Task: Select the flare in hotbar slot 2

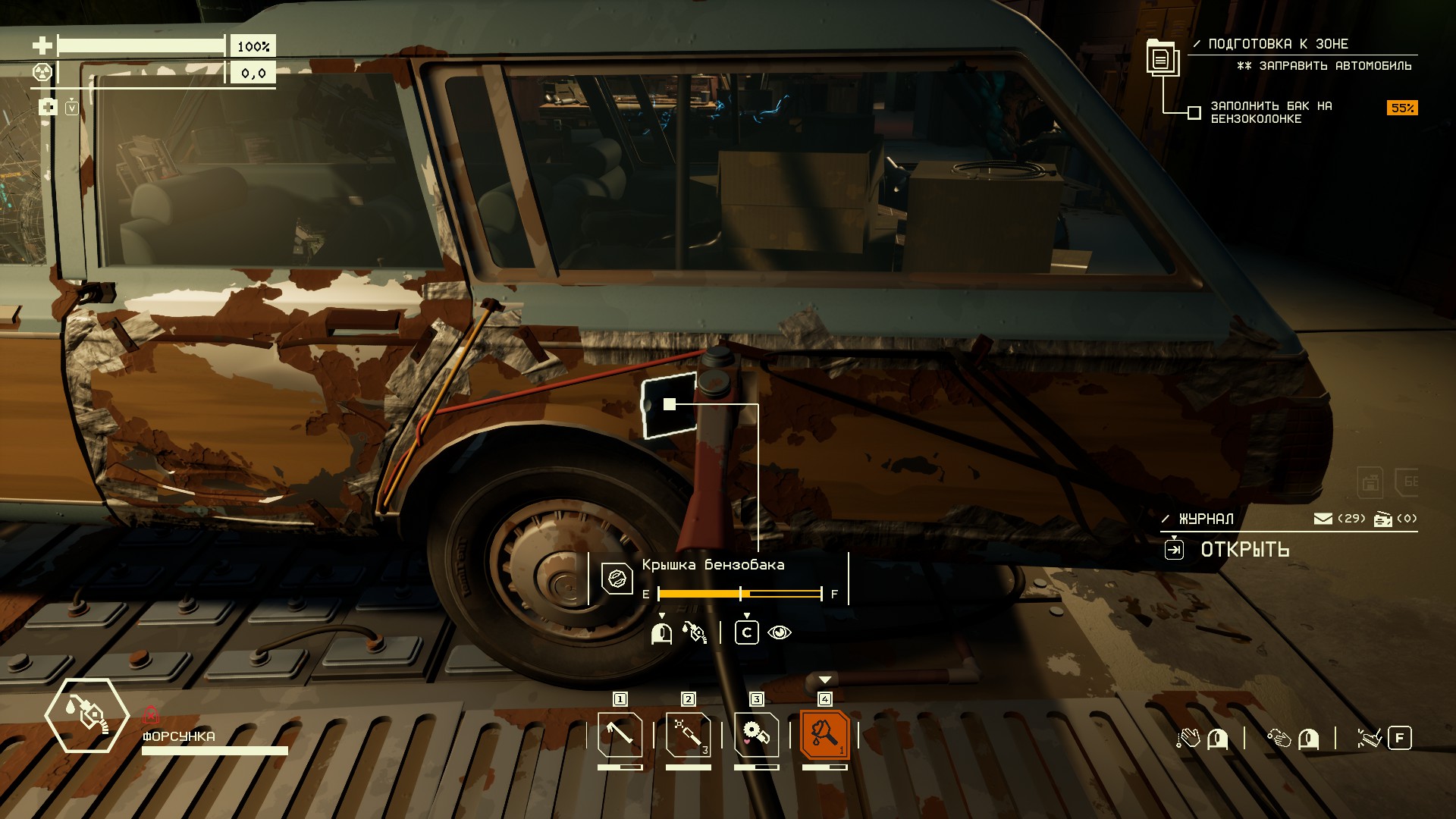Action: tap(688, 734)
